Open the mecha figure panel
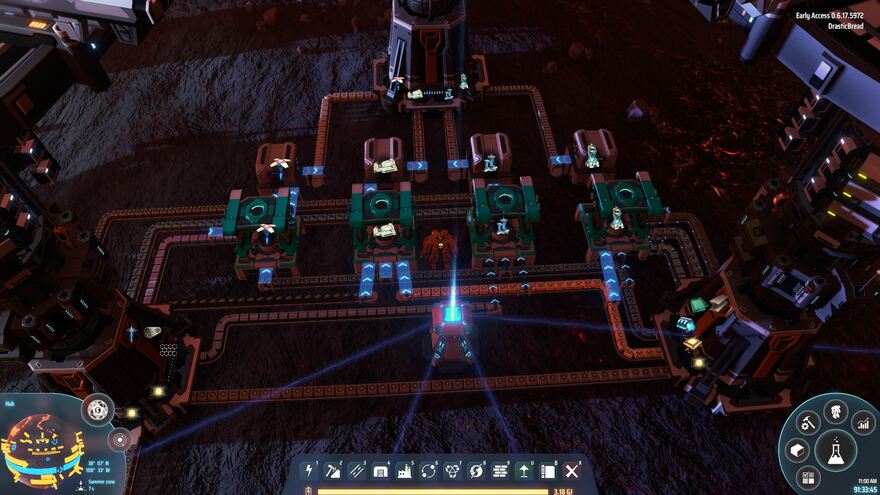Screen dimensions: 880x495 click(835, 411)
